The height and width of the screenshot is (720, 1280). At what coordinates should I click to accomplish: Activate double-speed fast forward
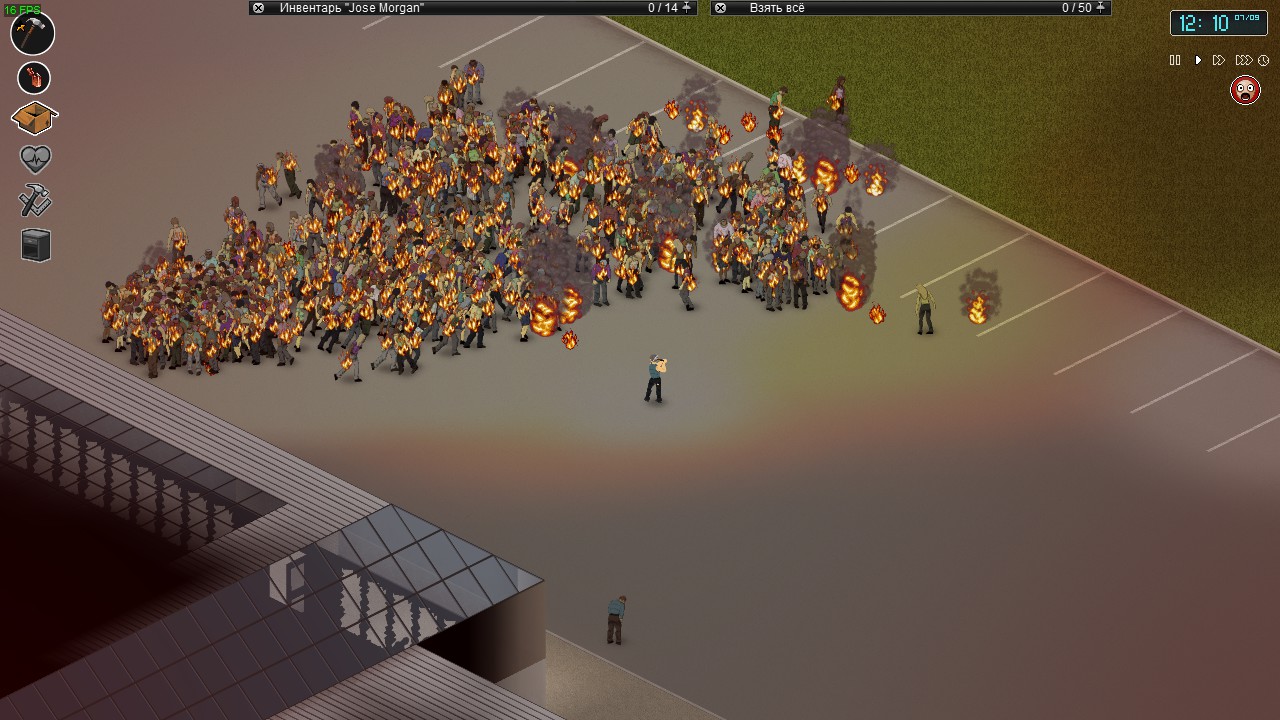pyautogui.click(x=1219, y=60)
